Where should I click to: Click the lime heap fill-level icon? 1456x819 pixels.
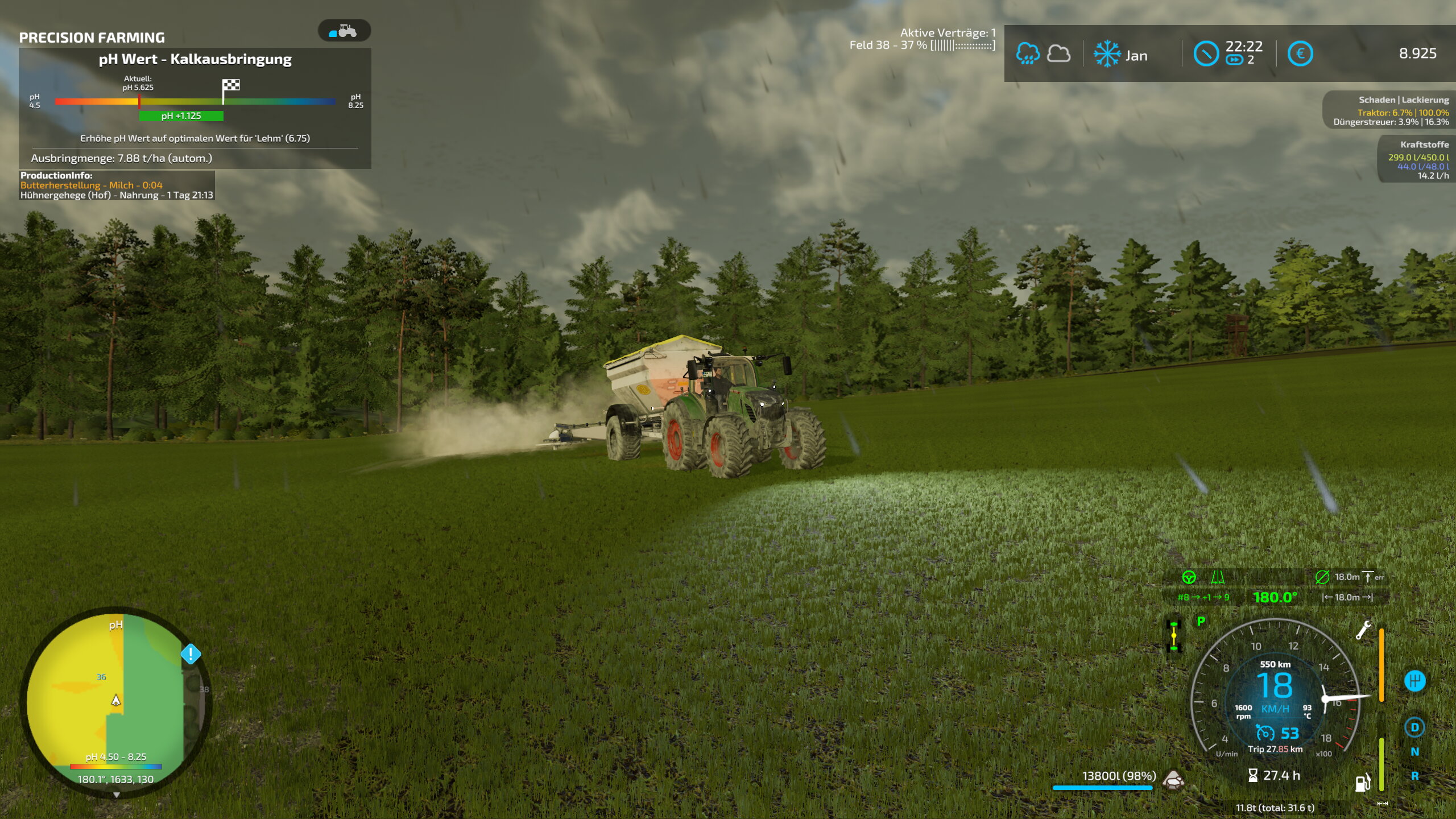pos(1173,779)
